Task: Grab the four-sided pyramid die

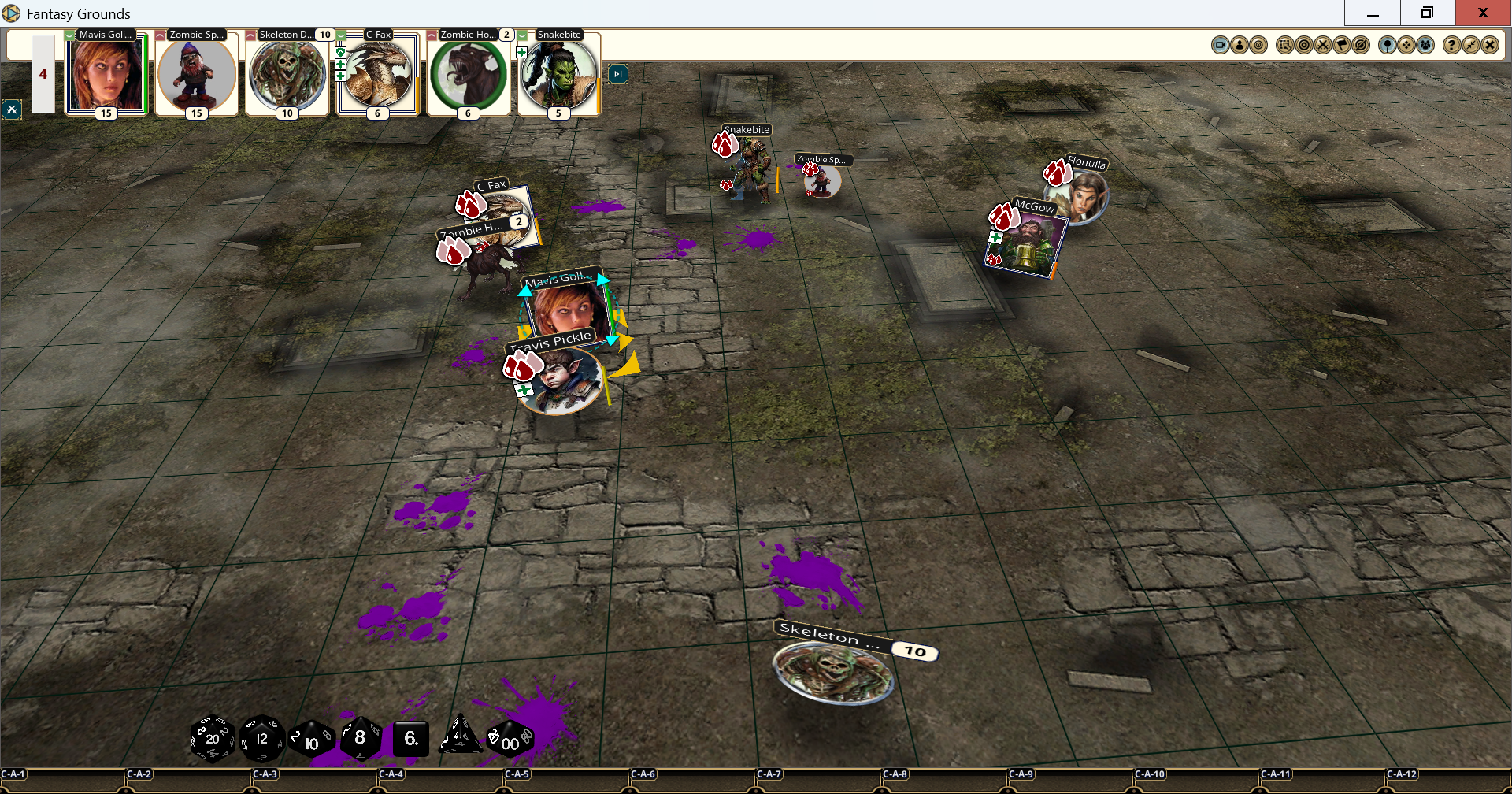Action: (460, 736)
